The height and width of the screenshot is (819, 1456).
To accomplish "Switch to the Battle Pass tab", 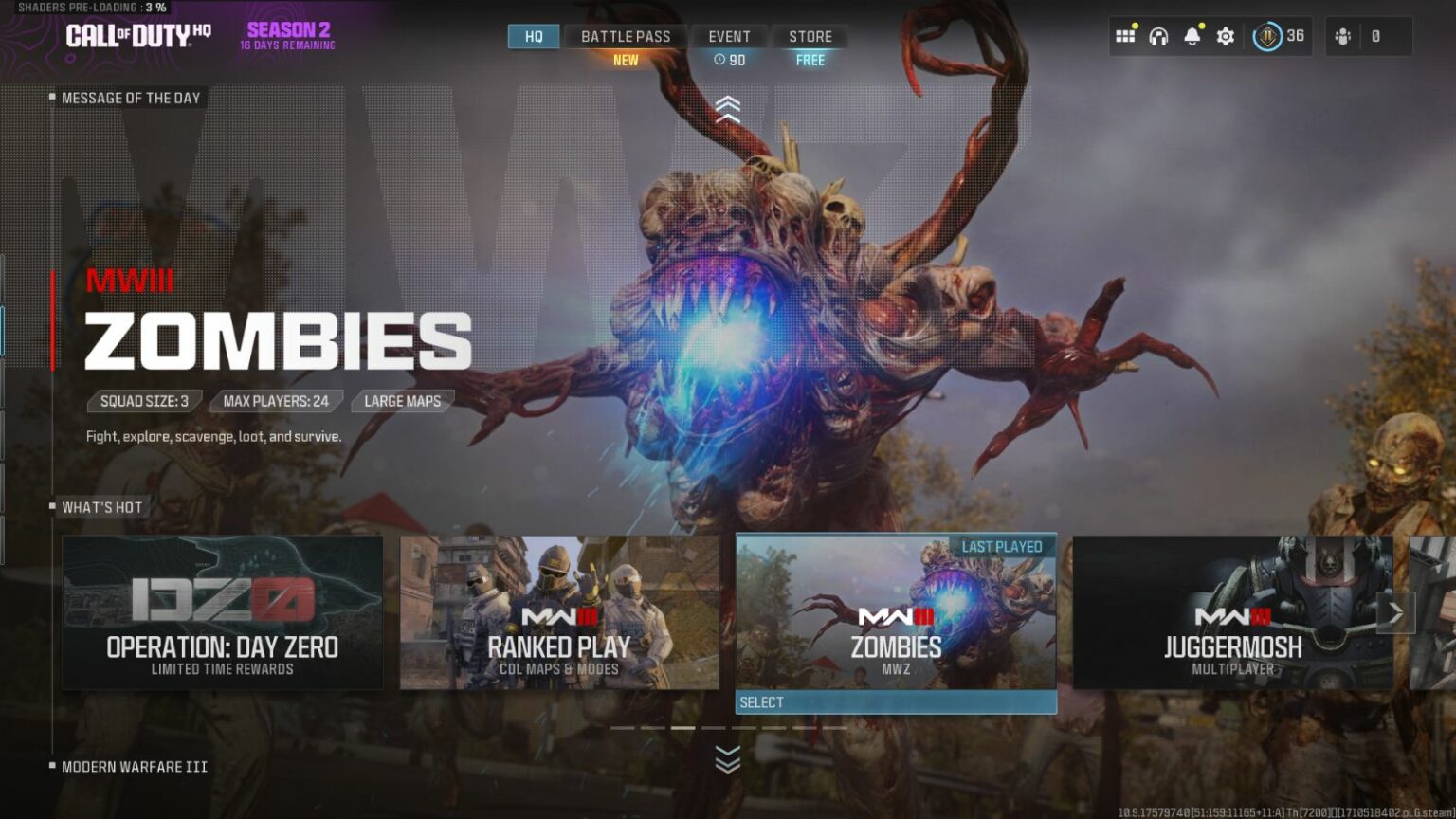I will [626, 36].
